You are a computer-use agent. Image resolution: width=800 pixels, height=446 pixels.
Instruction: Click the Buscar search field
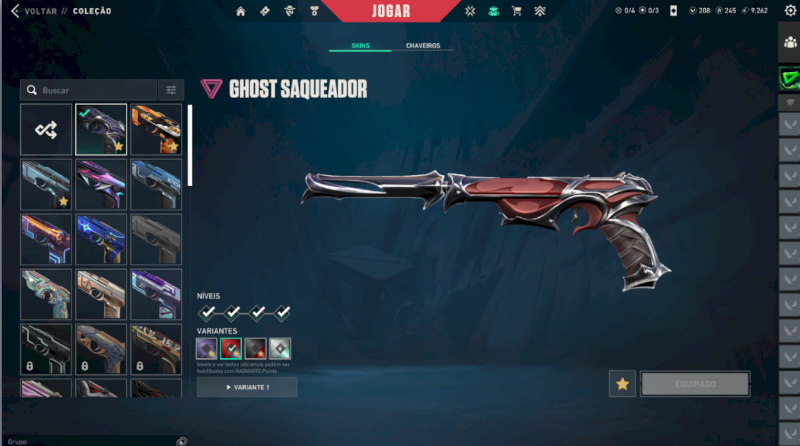click(95, 90)
